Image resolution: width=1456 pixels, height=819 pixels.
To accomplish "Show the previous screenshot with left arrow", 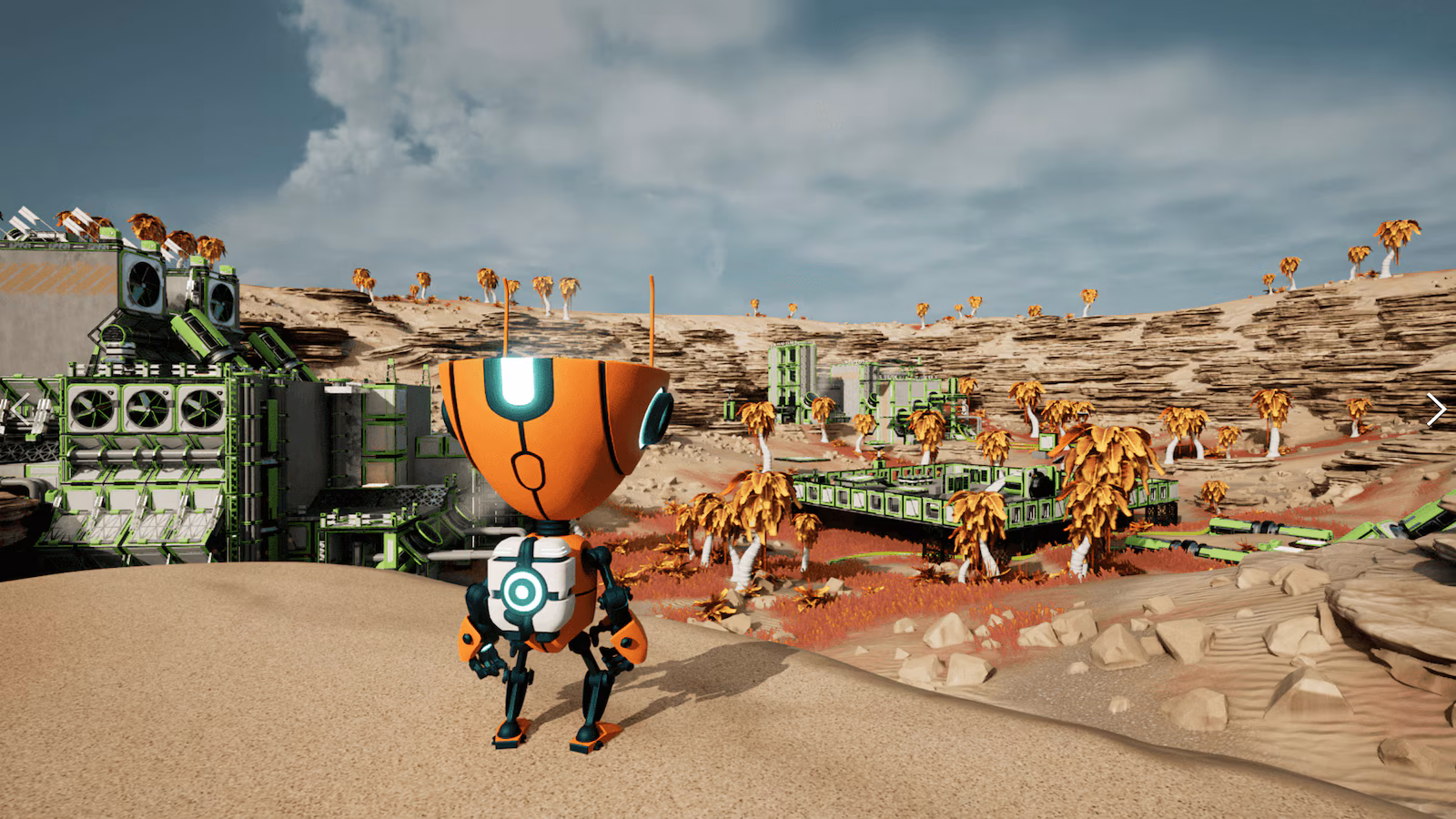I will tap(20, 409).
